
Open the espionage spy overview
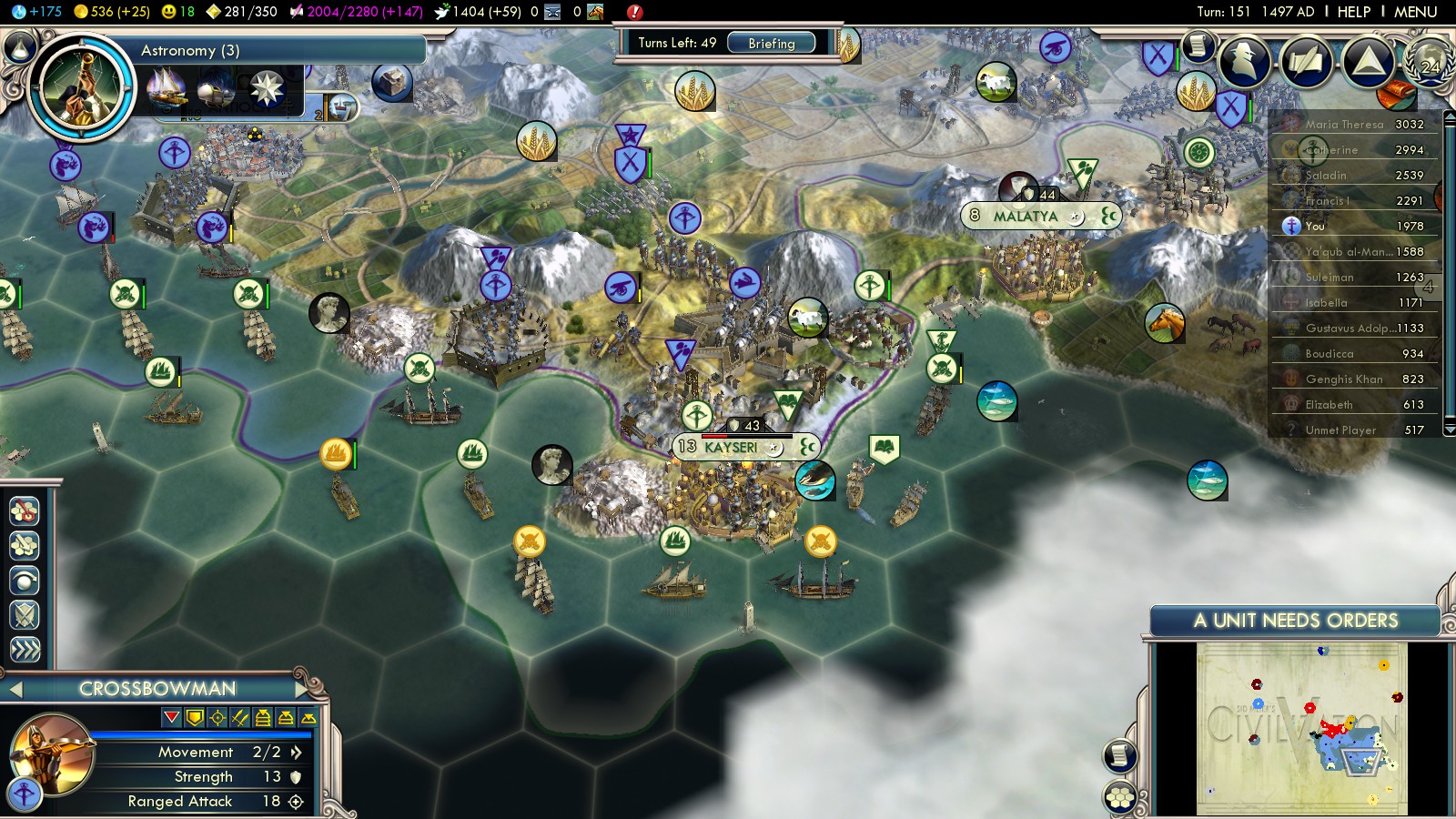(1244, 62)
